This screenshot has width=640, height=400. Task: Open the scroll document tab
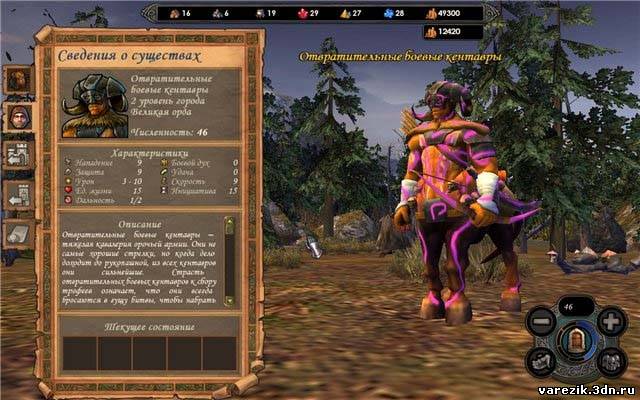click(18, 232)
